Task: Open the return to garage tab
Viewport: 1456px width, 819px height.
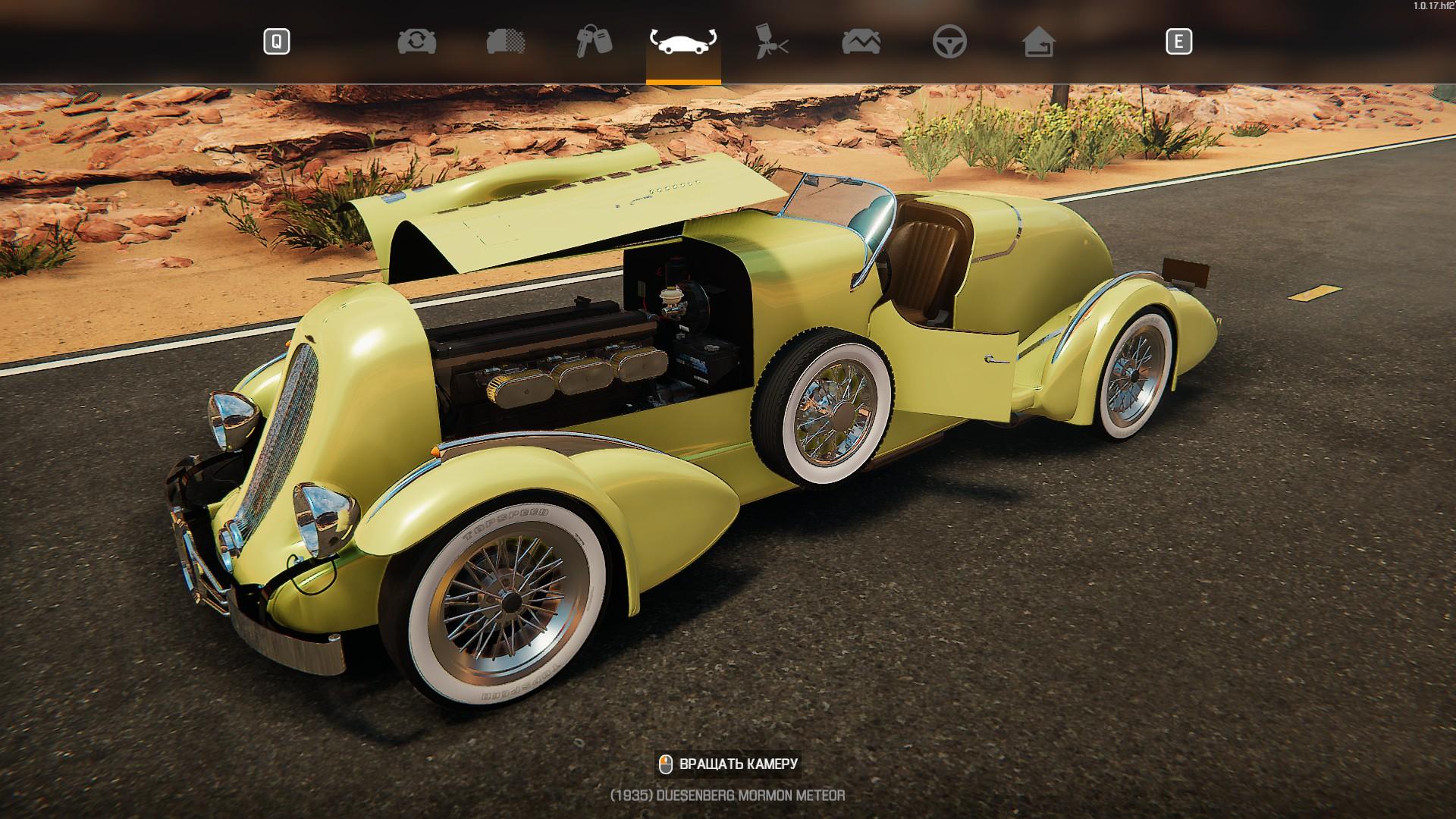Action: (x=1038, y=42)
